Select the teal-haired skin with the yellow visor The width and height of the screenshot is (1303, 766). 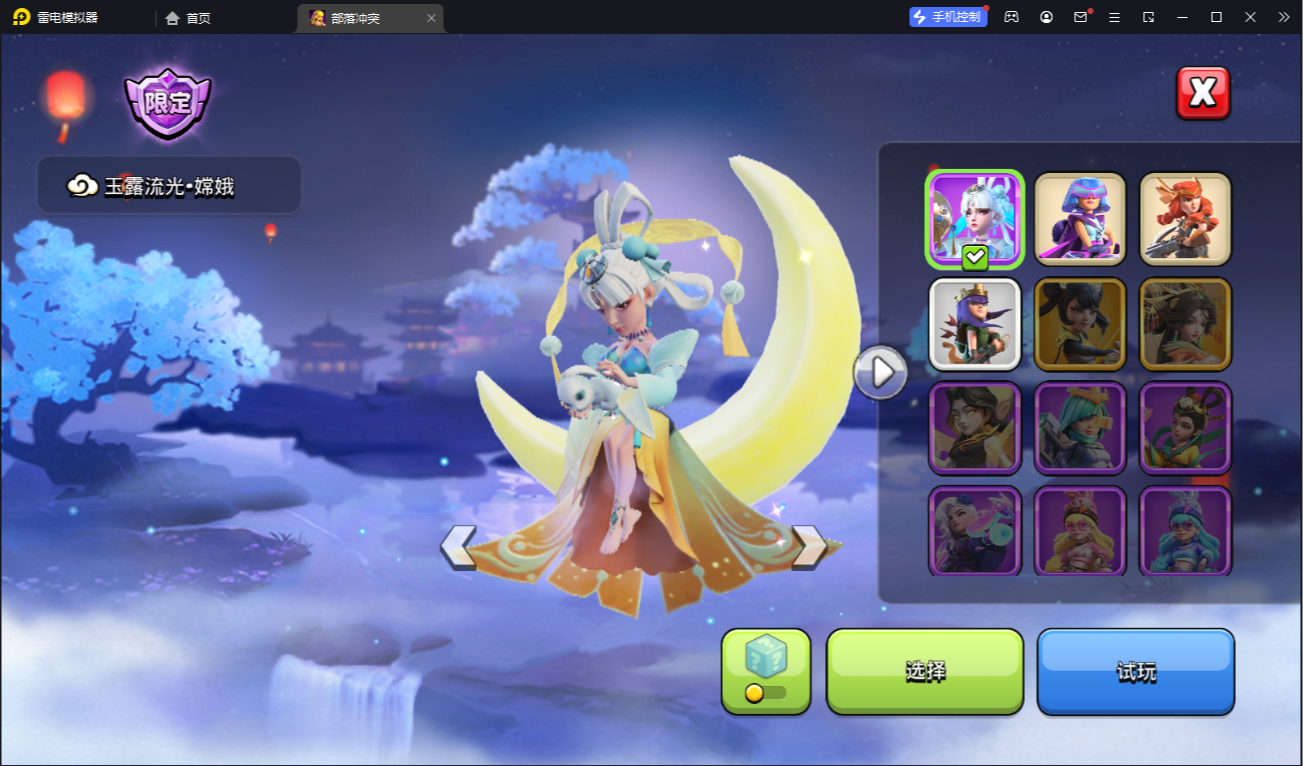(x=1080, y=428)
